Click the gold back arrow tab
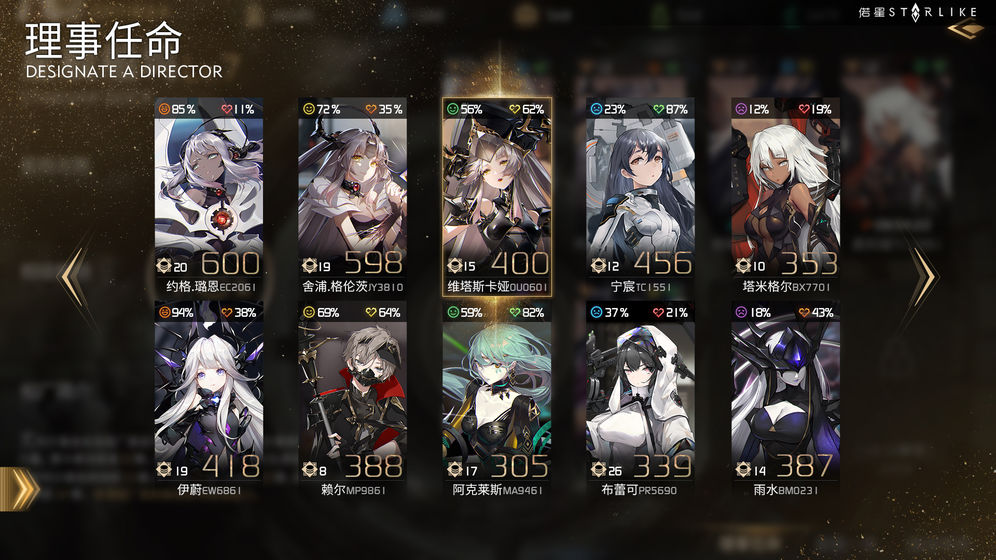 (x=20, y=488)
